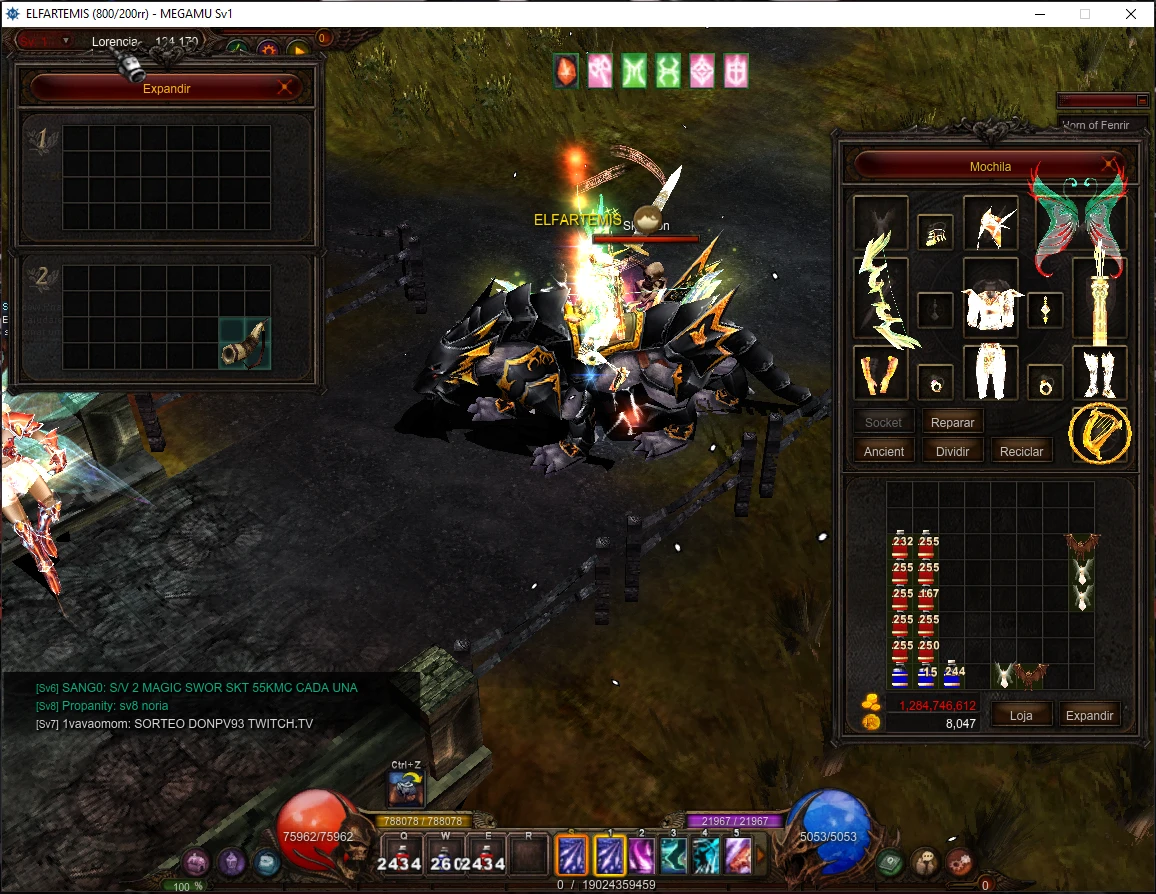Close the game window
Screen dimensions: 1156x894
1130,14
